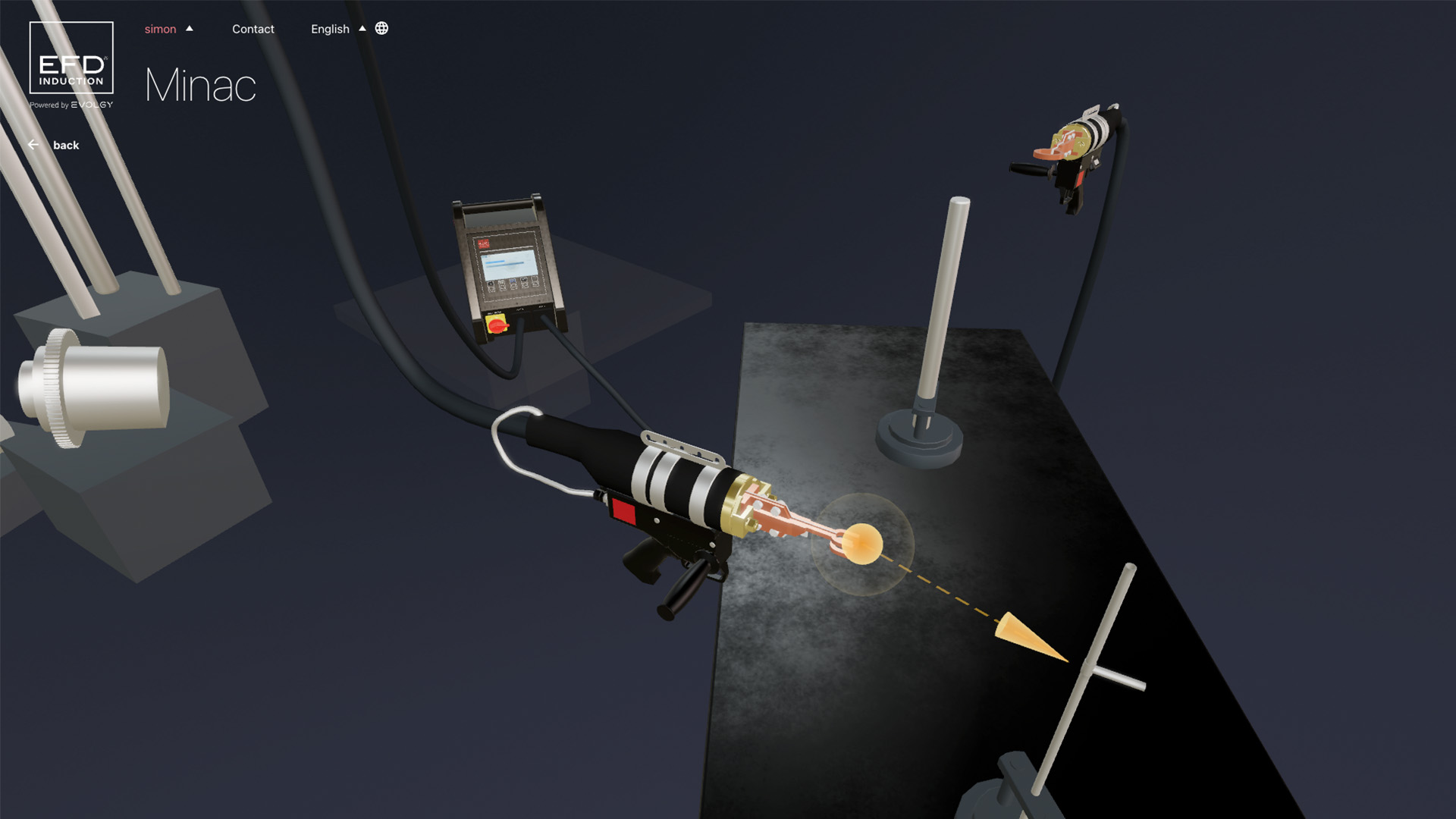Toggle the red switch on the distant transformer gun
Screen dimensions: 1456x819
pyautogui.click(x=1081, y=178)
